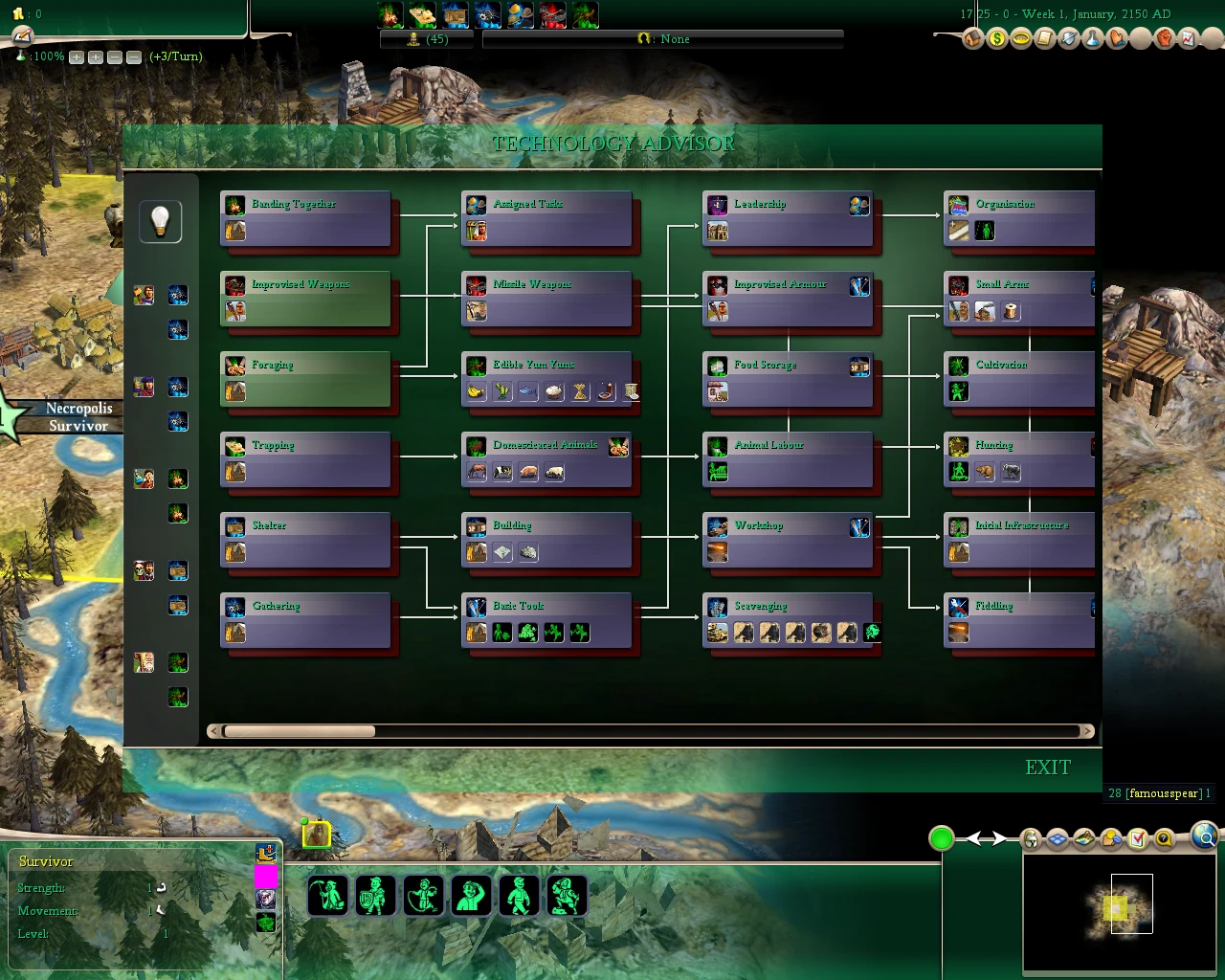
Task: Select the Trapping technology to research
Action: 306,459
